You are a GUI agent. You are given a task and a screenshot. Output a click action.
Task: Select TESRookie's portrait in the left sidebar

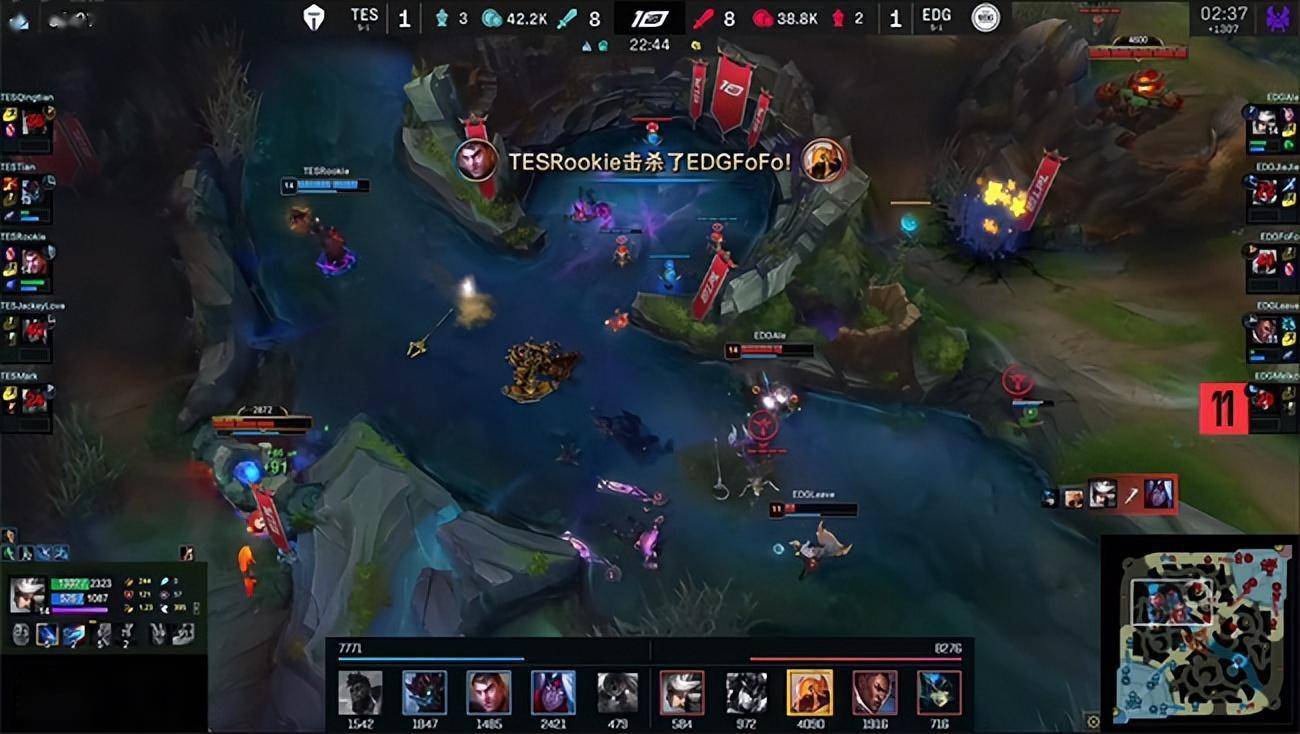click(34, 262)
